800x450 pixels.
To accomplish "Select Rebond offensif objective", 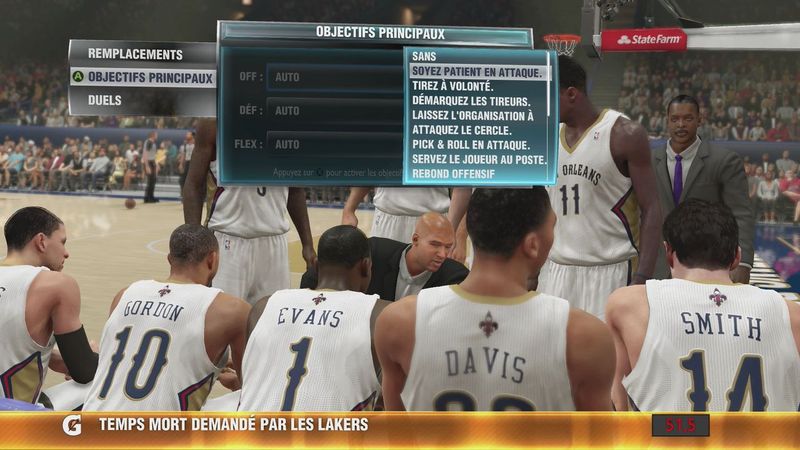I will pos(452,174).
